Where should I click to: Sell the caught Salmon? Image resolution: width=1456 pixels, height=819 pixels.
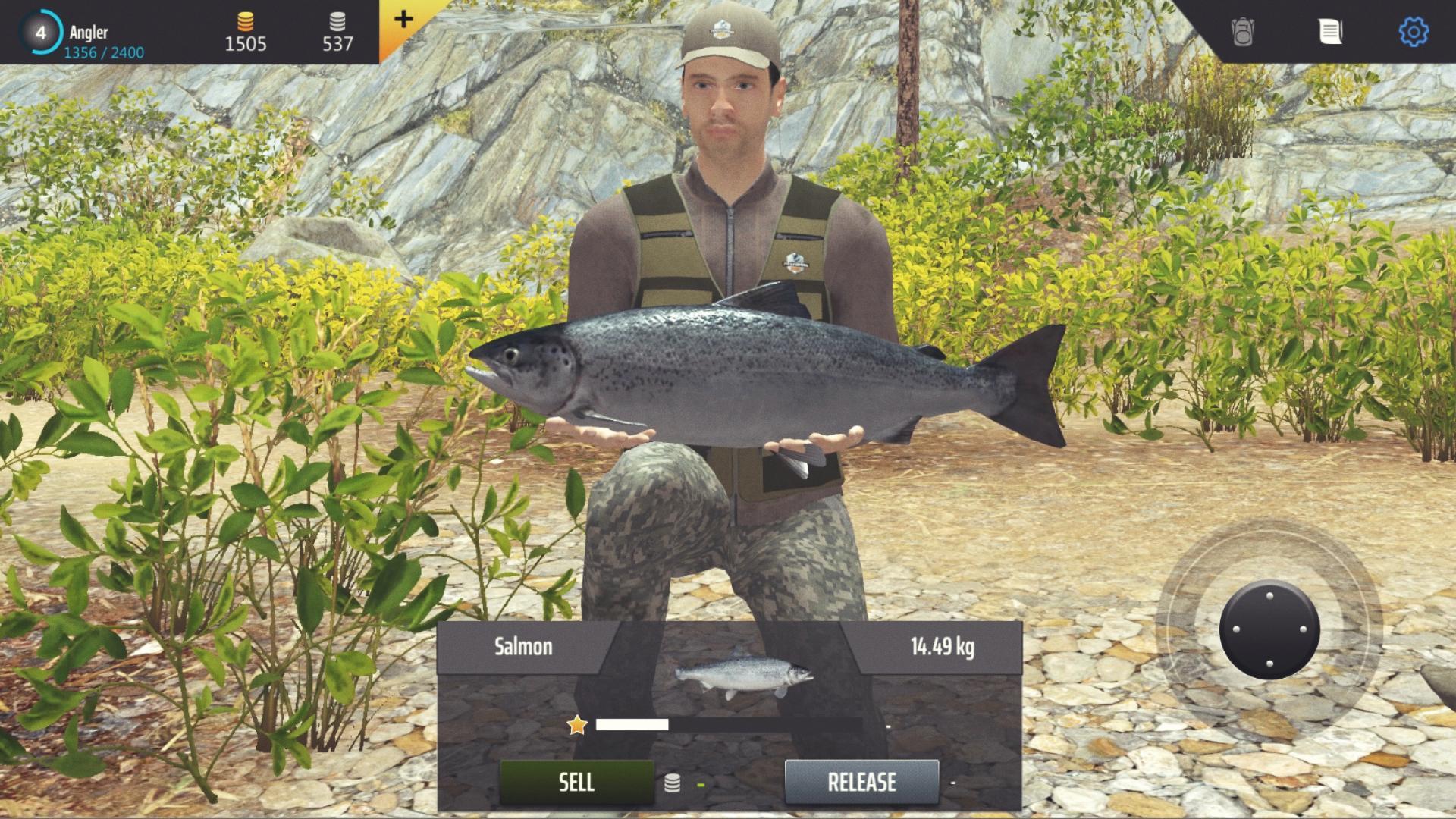(x=576, y=783)
